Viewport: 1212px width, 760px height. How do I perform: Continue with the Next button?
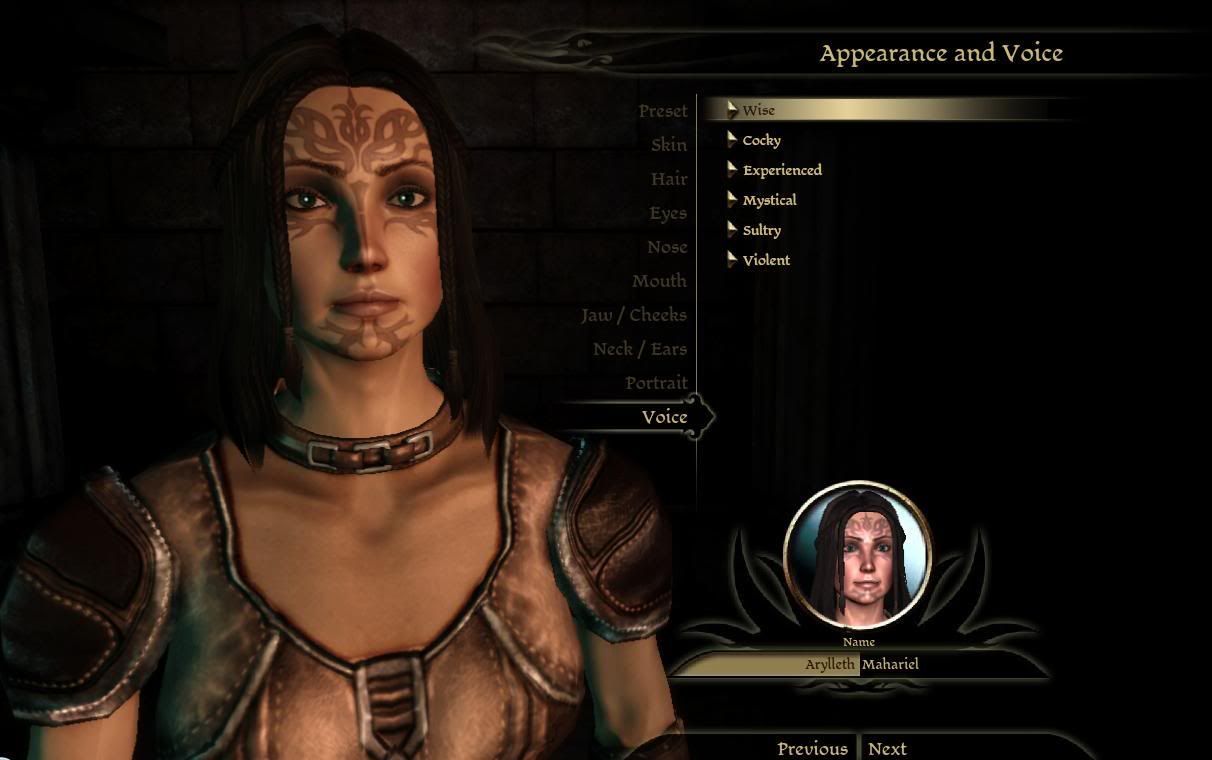887,748
